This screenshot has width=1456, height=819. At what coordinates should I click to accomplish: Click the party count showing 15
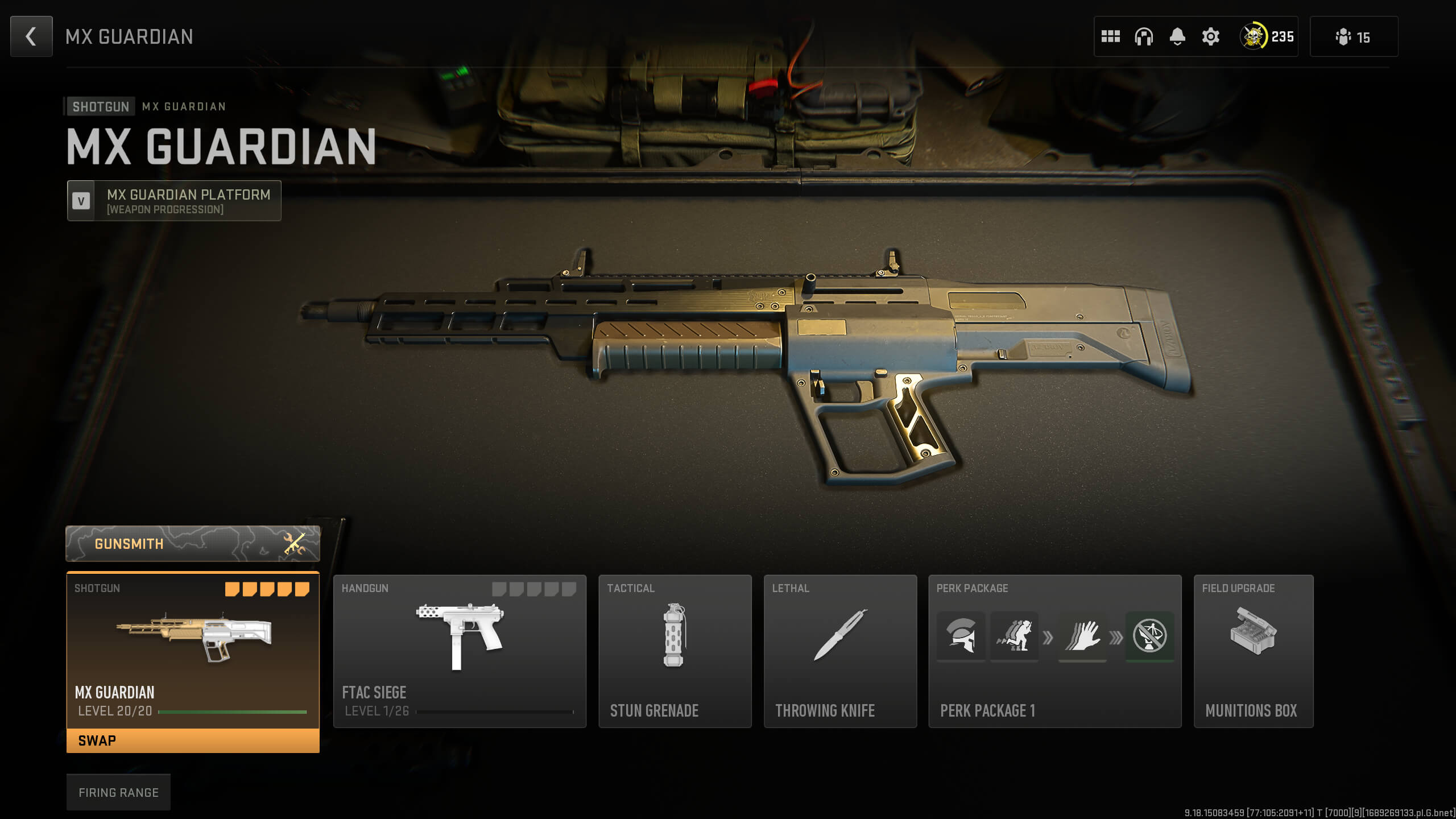1354,36
